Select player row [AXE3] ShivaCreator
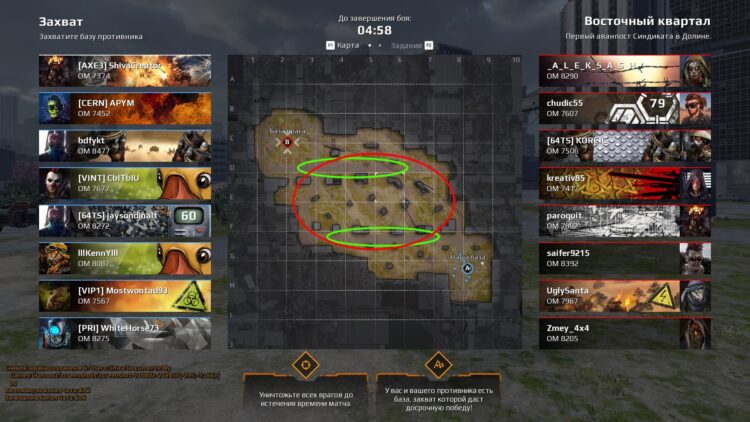The image size is (750, 422). pyautogui.click(x=125, y=70)
